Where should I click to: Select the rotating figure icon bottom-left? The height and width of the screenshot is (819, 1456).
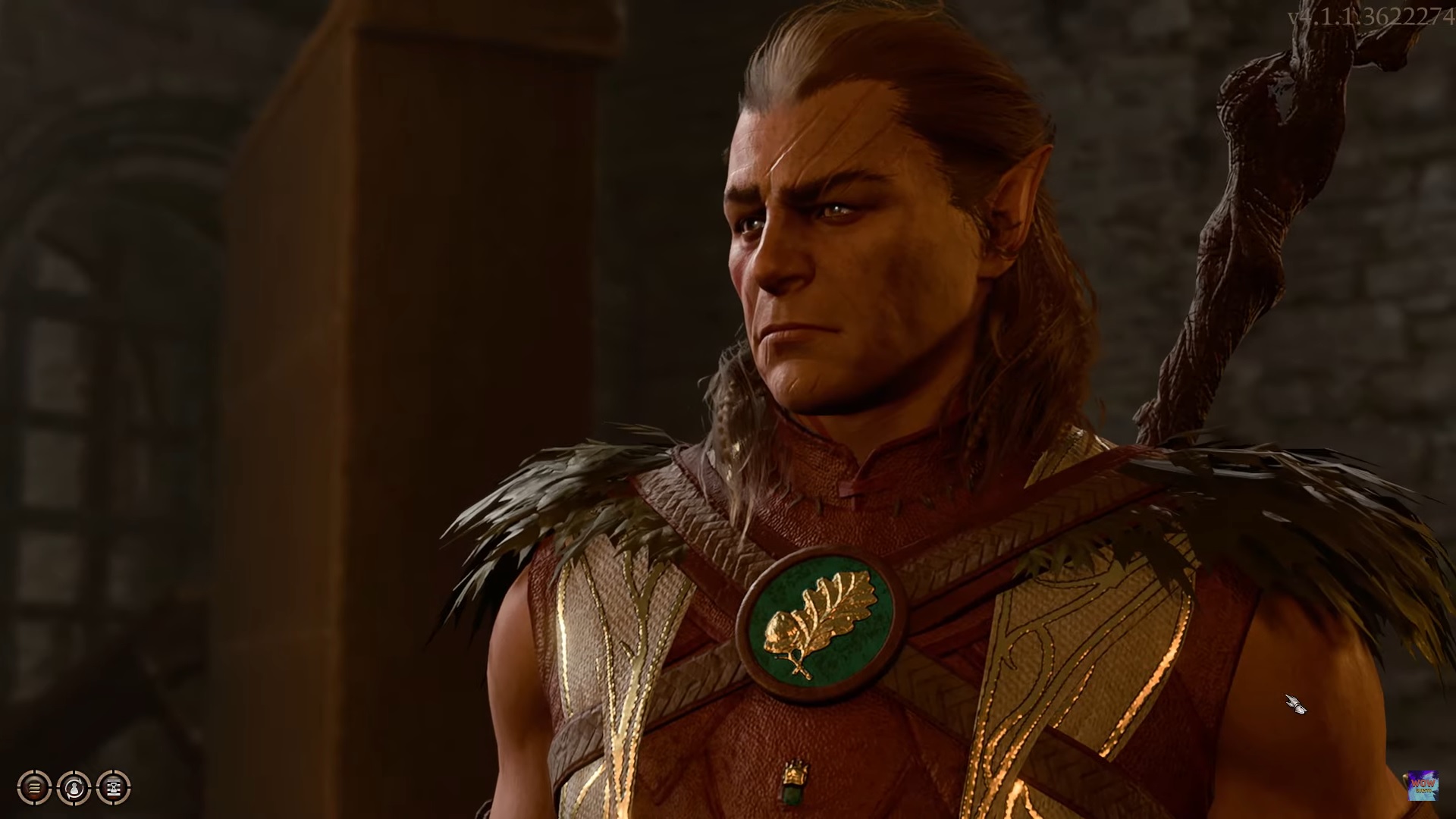[74, 787]
